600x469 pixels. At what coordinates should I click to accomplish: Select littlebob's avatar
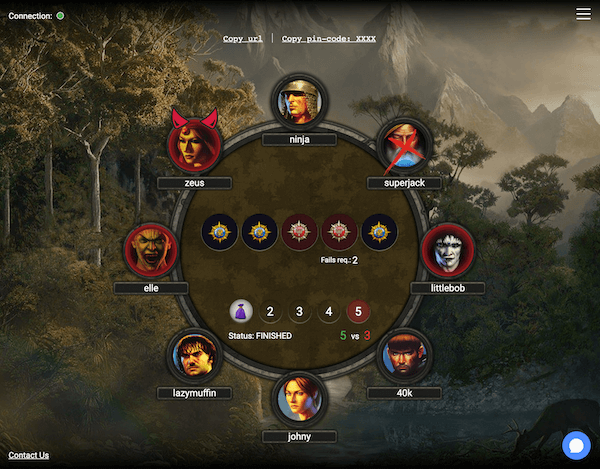click(447, 250)
